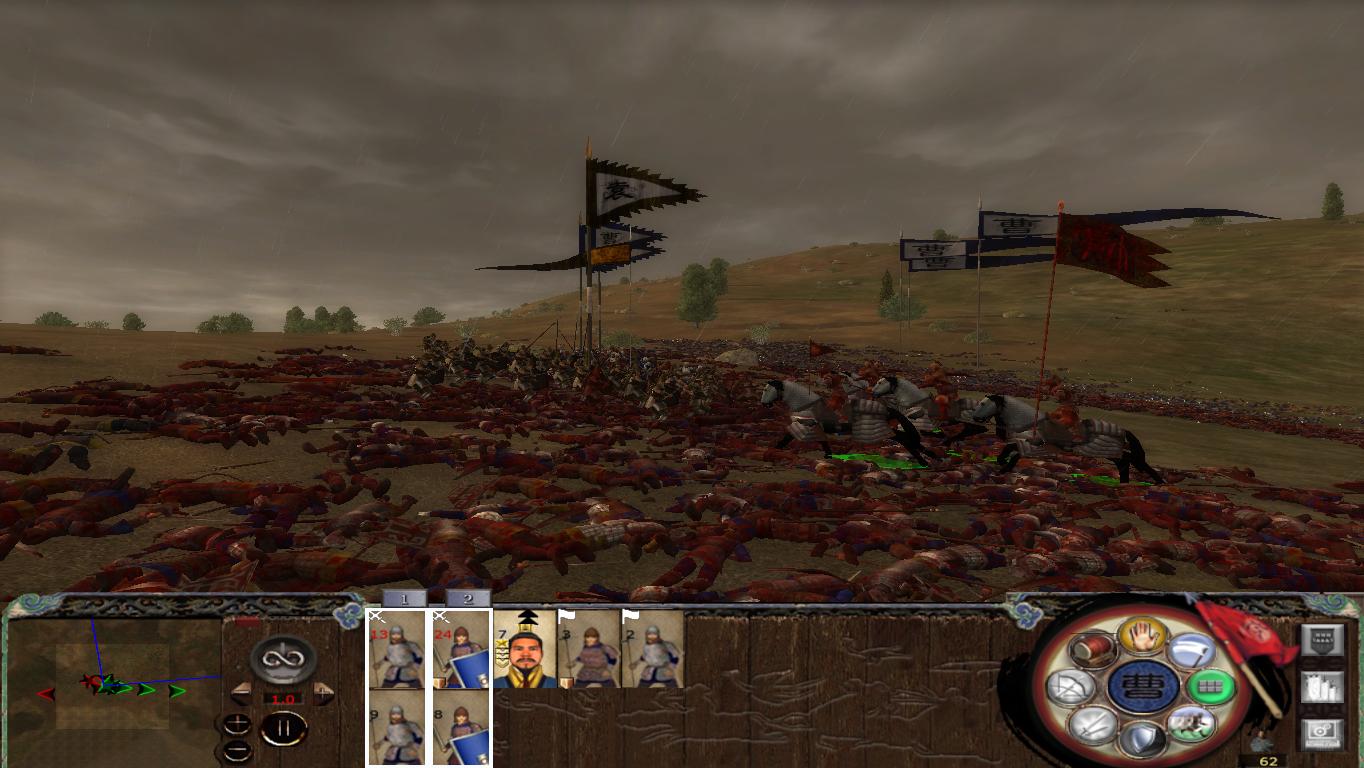Switch to unit group tab 1
Screen dimensions: 1364x768
pyautogui.click(x=404, y=599)
